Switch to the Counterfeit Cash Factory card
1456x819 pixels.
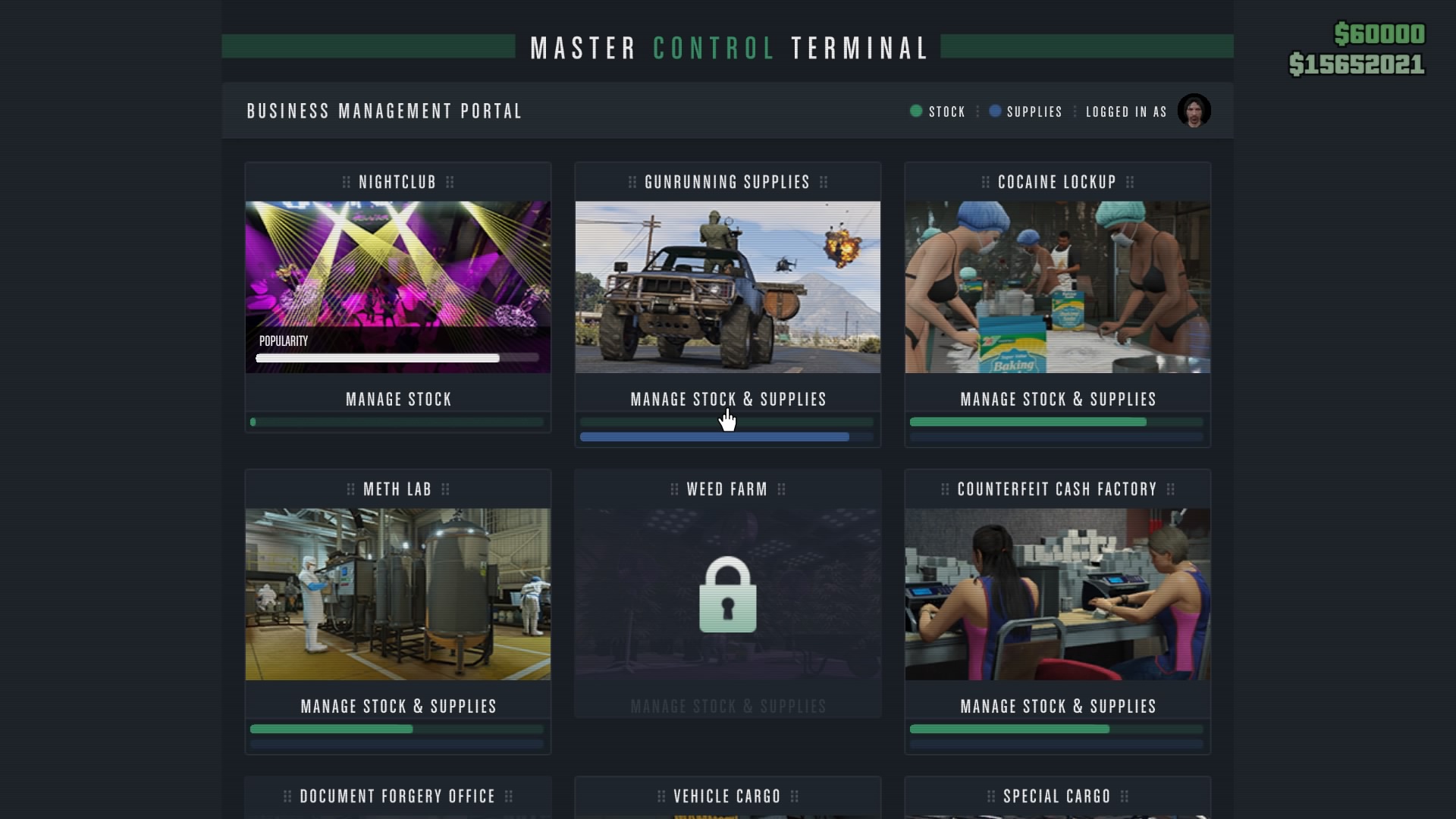click(1056, 594)
